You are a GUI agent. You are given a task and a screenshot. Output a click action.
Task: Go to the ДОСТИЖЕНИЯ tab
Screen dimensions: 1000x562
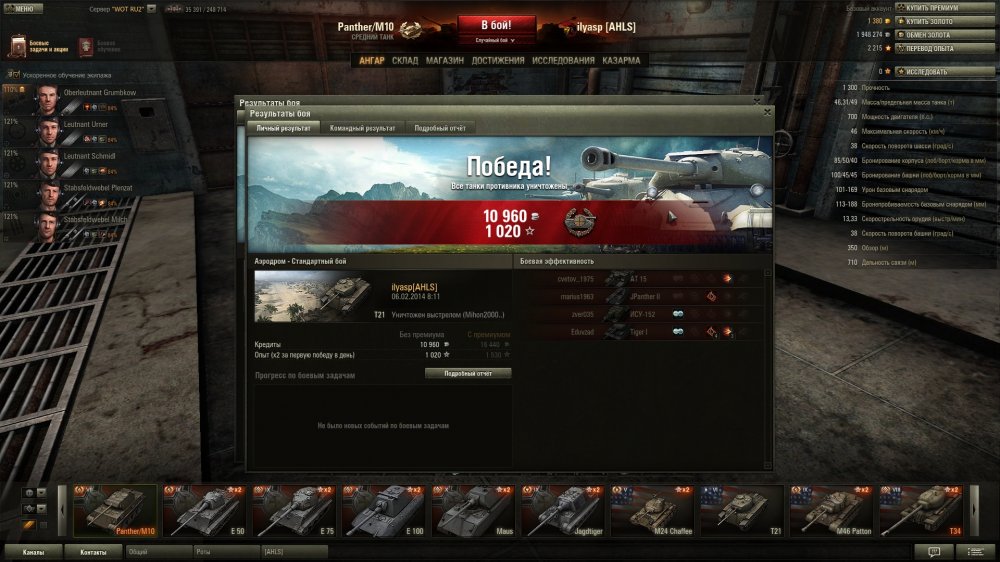498,60
